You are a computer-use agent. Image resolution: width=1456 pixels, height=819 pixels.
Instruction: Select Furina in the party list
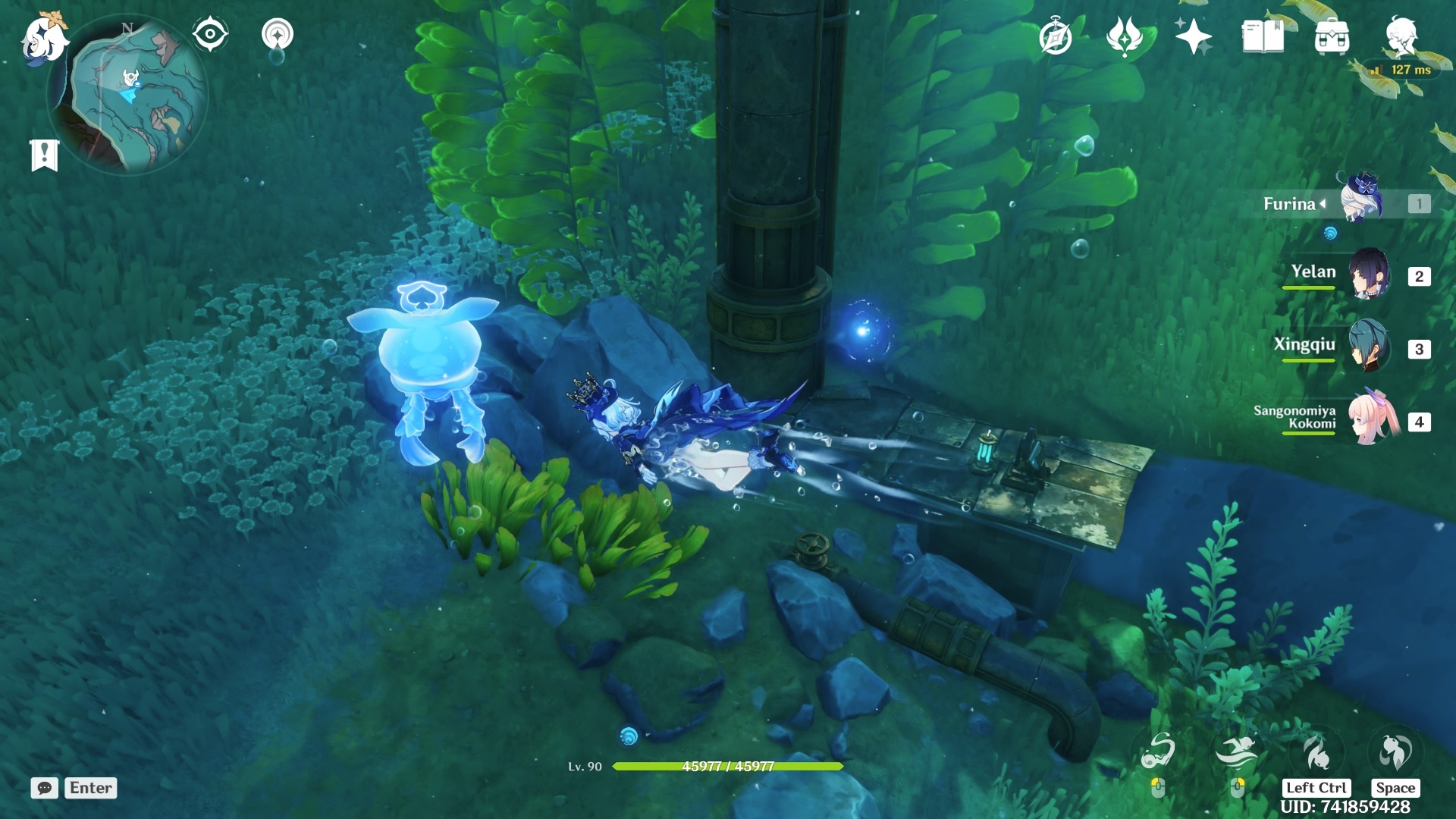click(x=1361, y=202)
